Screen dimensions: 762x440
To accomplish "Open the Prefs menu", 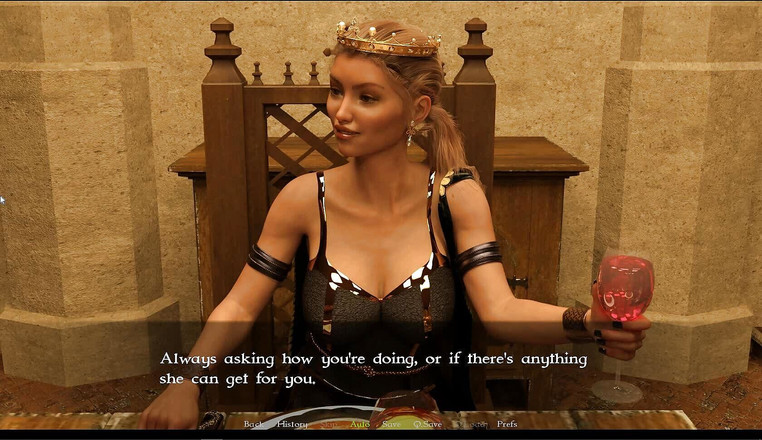I will coord(507,424).
